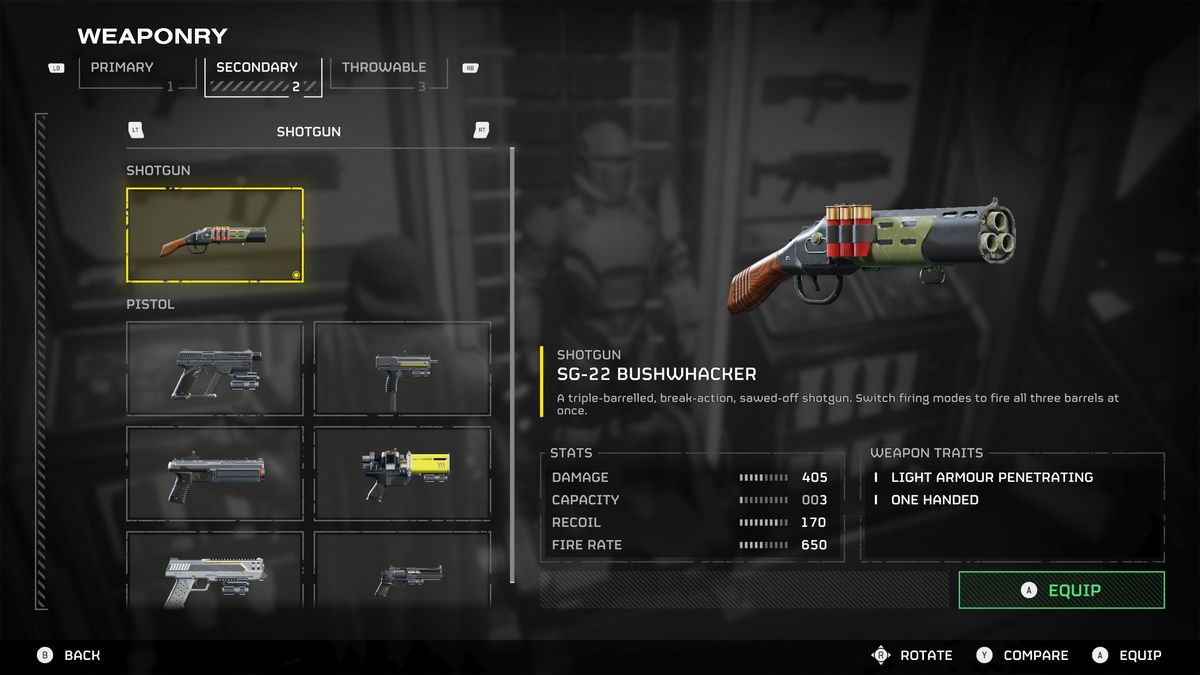The width and height of the screenshot is (1200, 675).
Task: Click the Shotgun category selector header
Action: click(308, 131)
